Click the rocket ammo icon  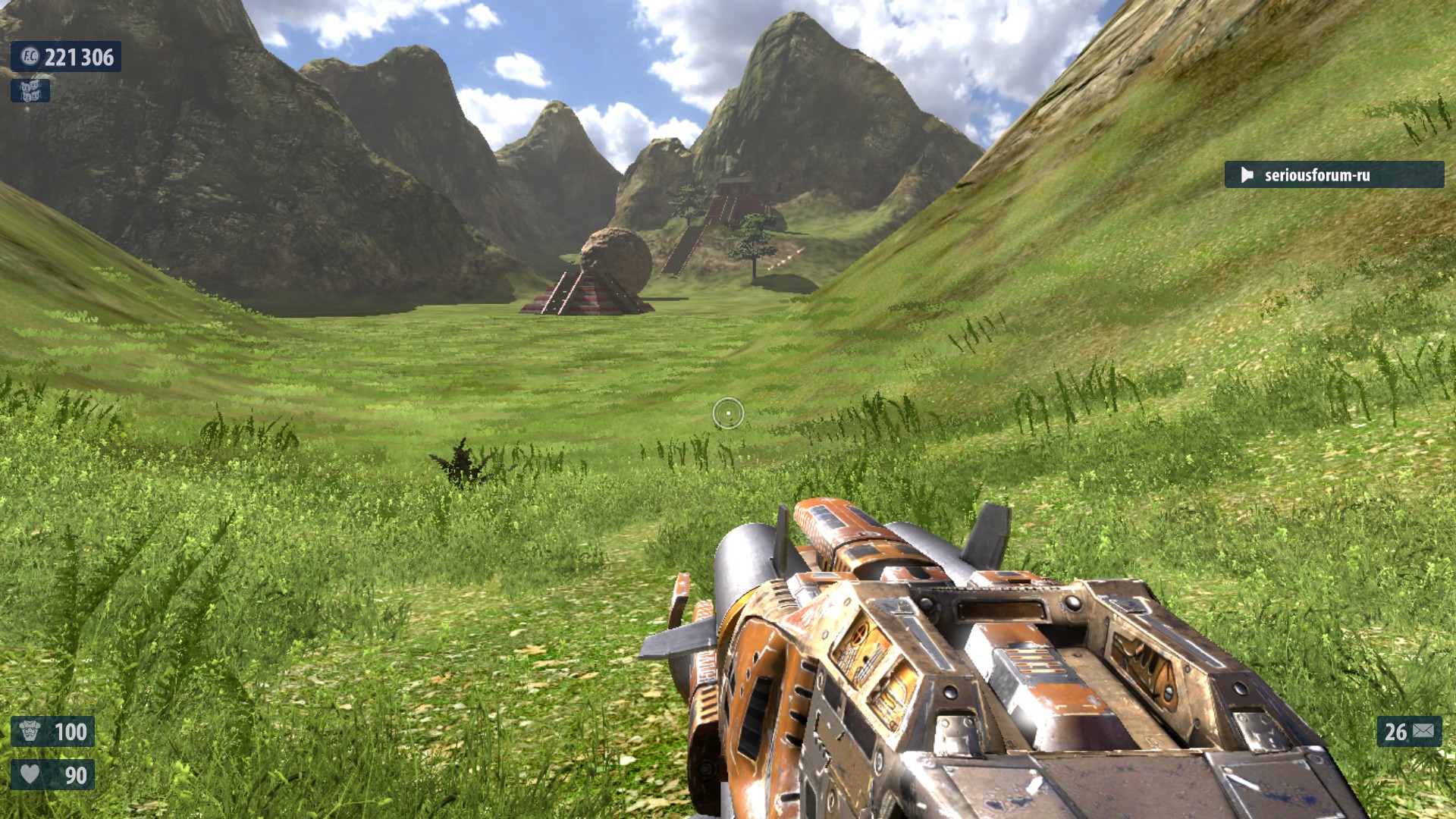(x=1423, y=731)
